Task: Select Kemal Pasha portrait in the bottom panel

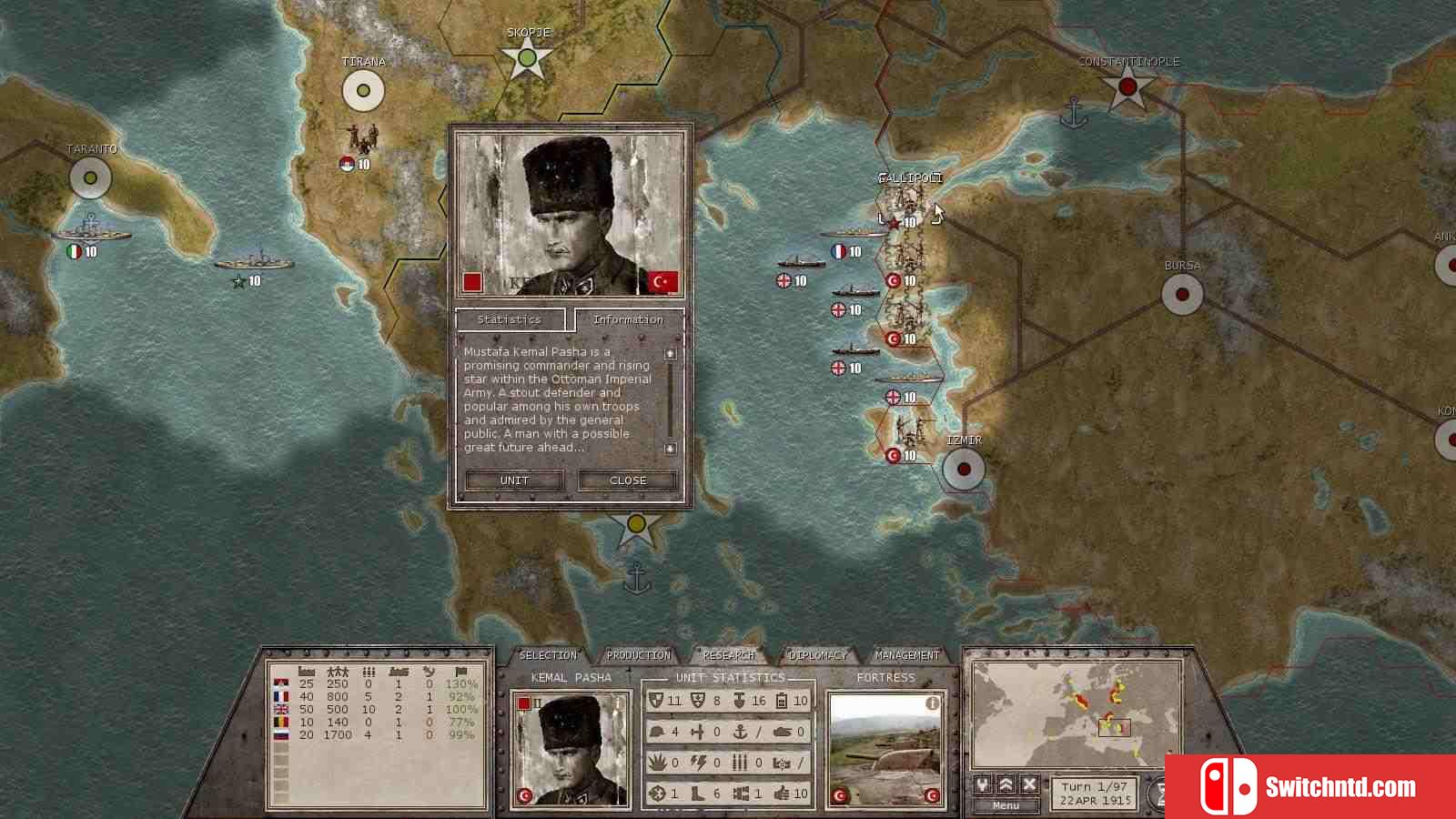Action: coord(571,751)
